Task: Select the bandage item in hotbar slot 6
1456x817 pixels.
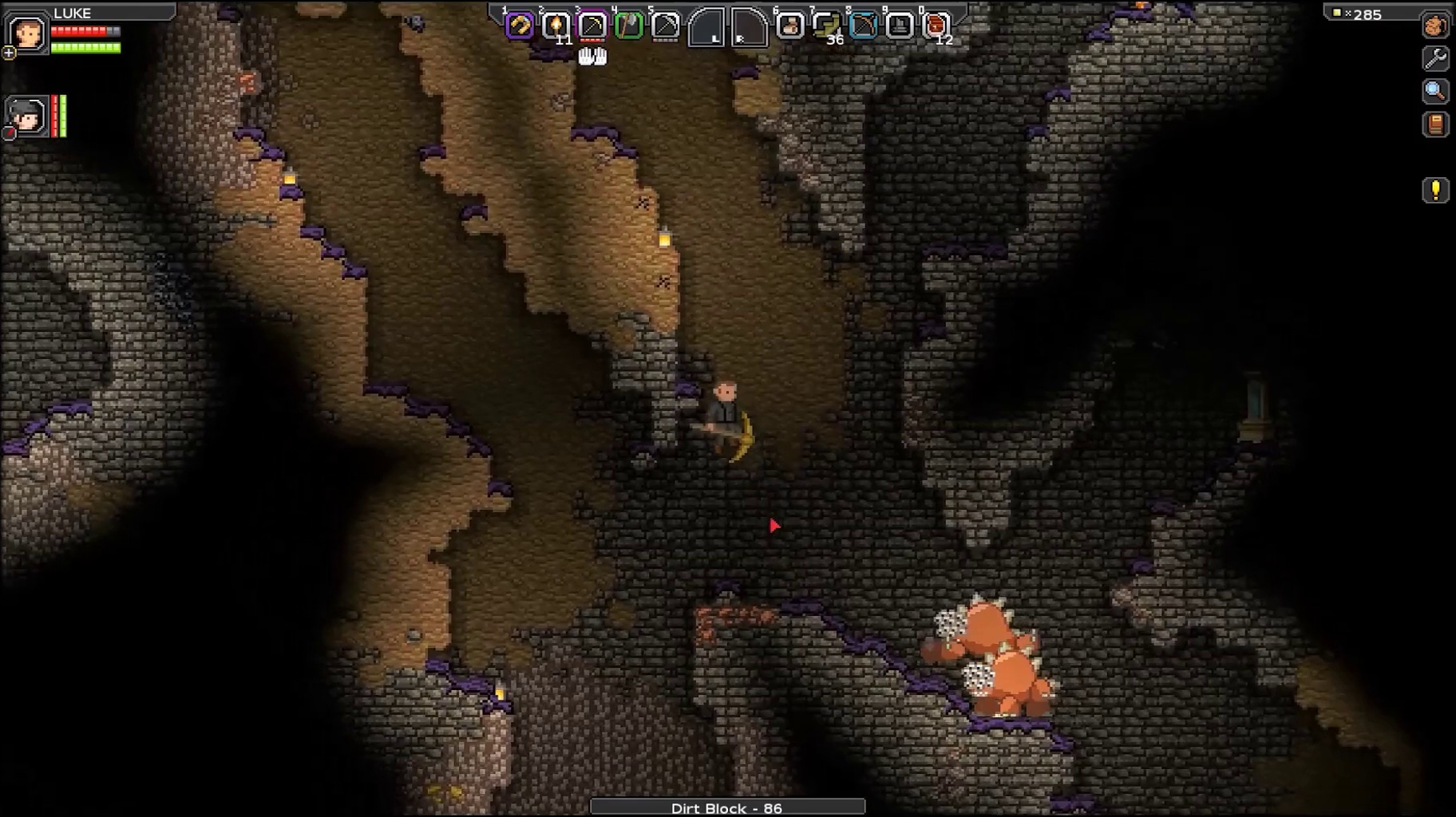Action: 790,26
